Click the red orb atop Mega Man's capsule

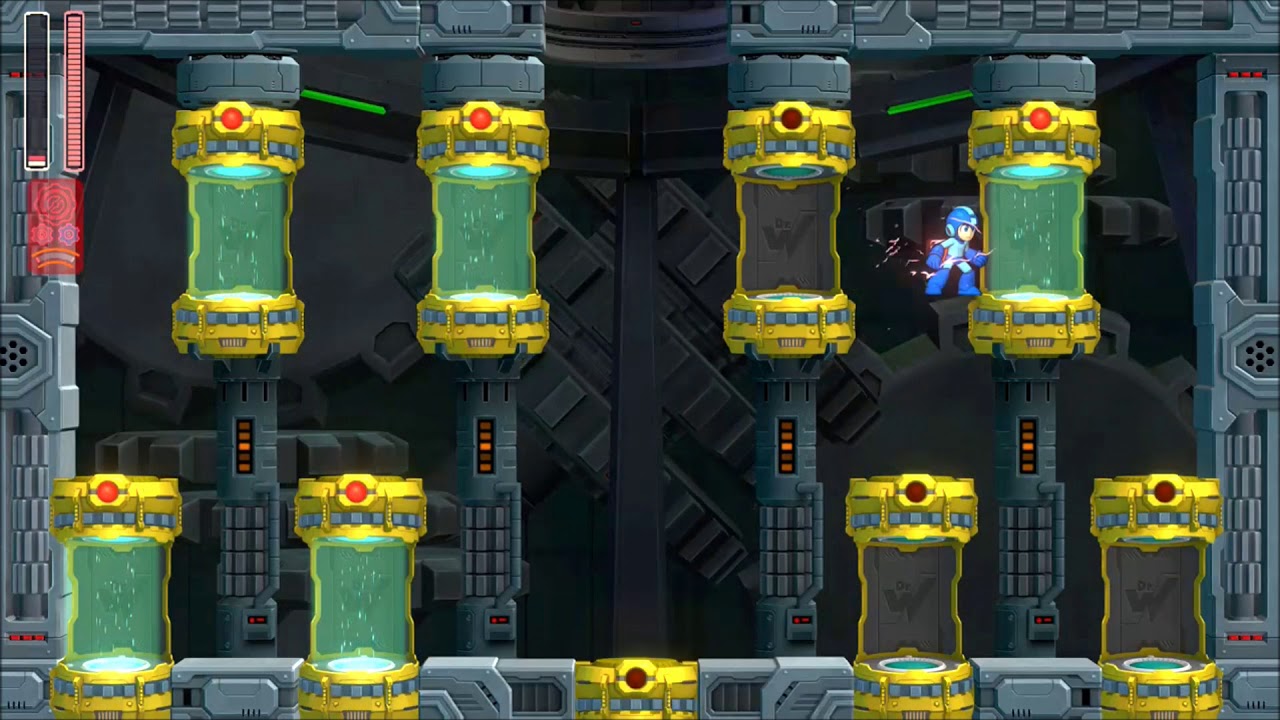[x=1040, y=117]
